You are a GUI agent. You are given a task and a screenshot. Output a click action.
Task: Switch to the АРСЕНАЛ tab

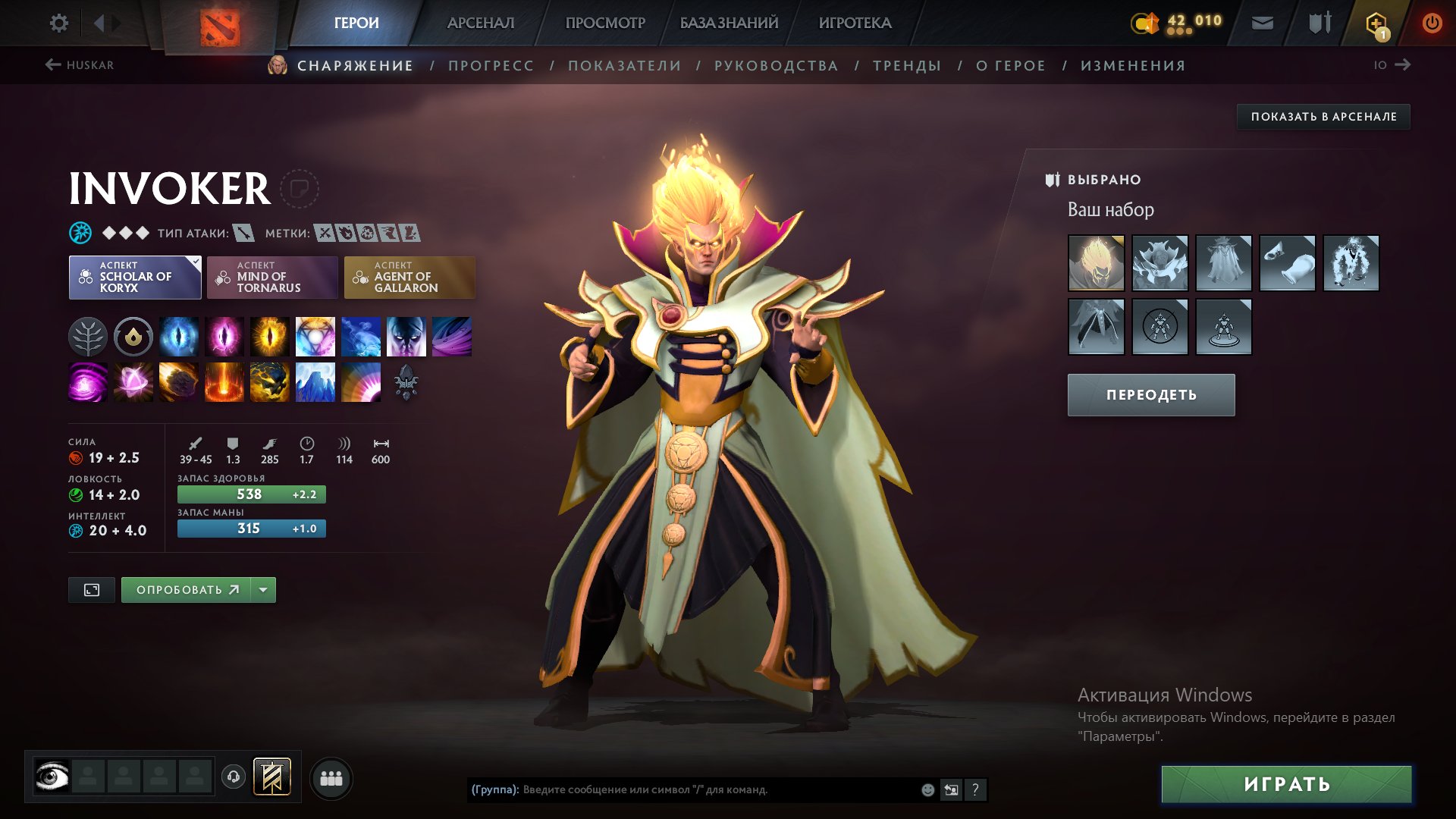point(480,23)
